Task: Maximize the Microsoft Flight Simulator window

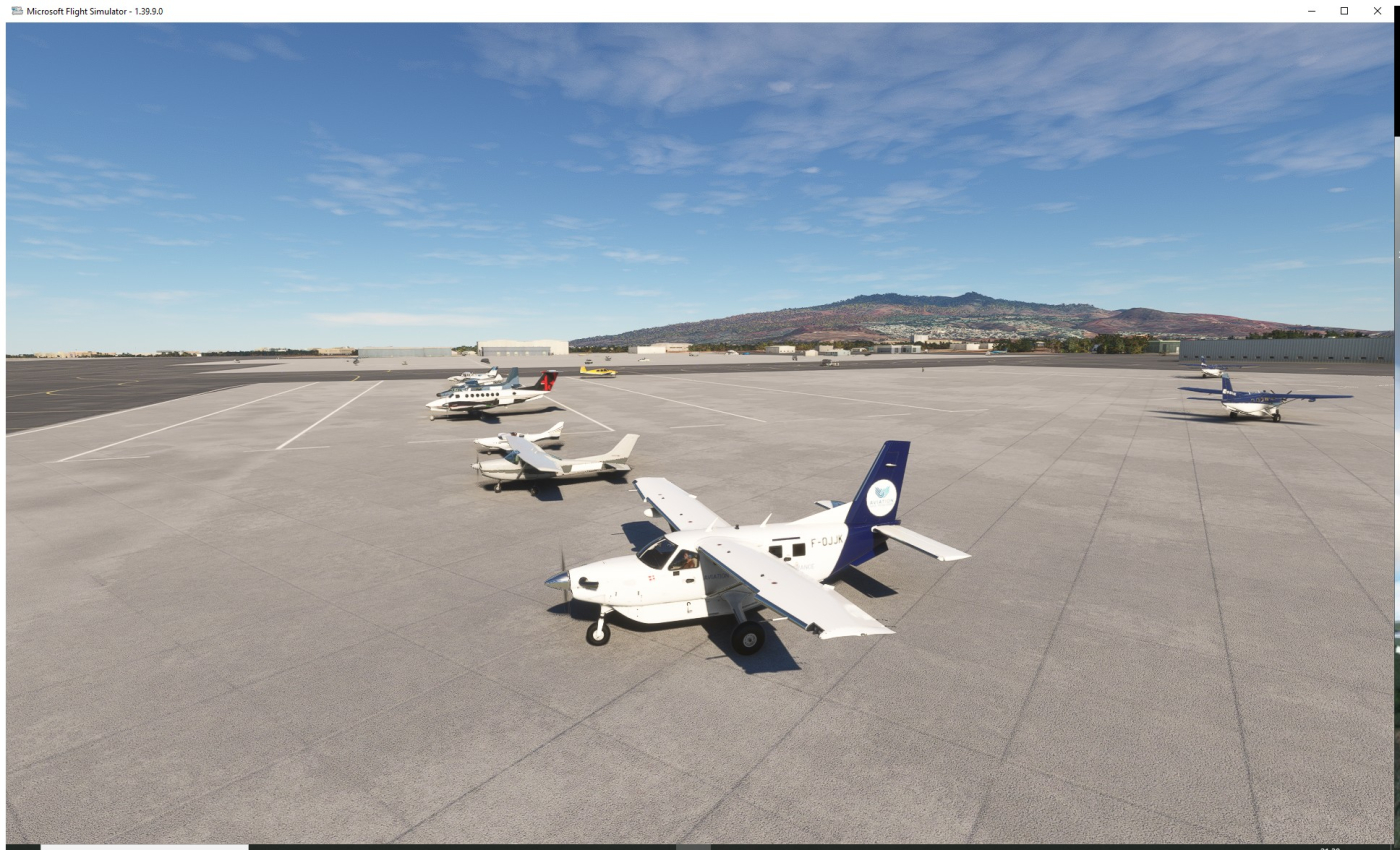Action: pyautogui.click(x=1344, y=10)
